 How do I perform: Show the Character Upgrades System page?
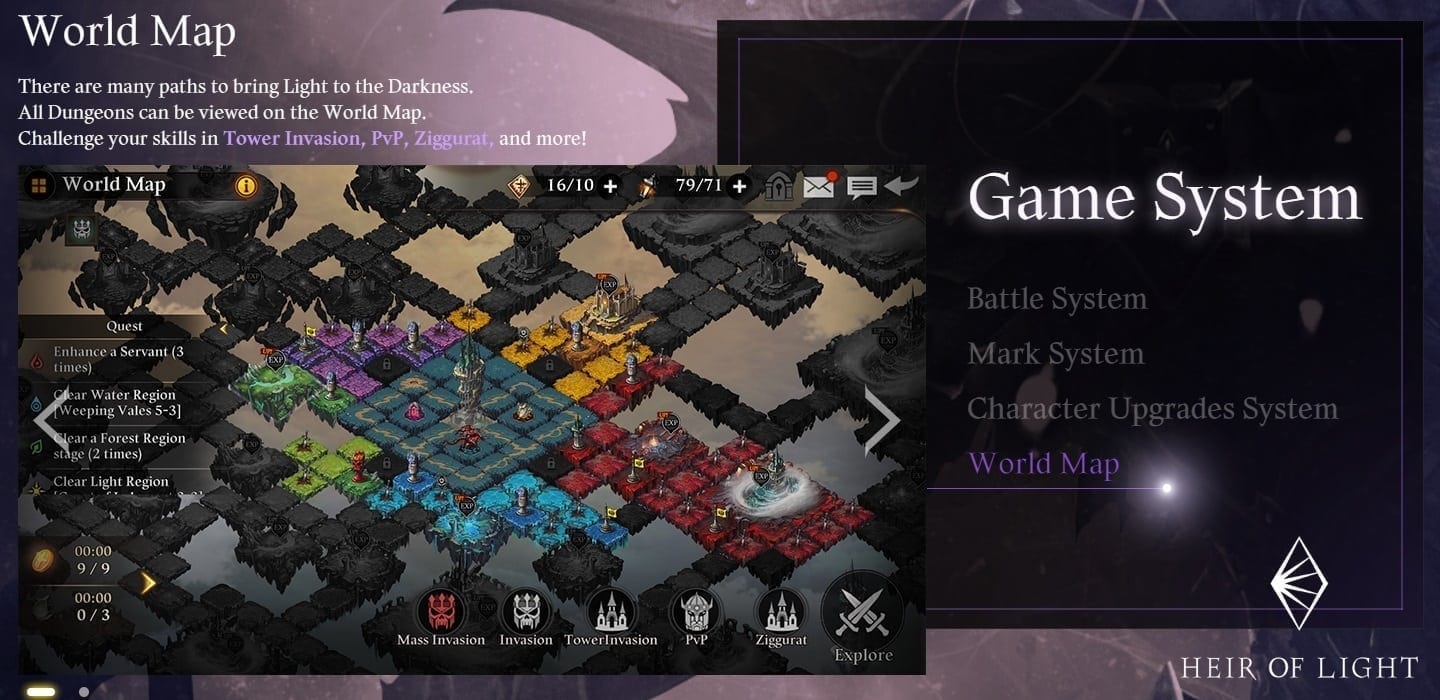pos(1151,409)
